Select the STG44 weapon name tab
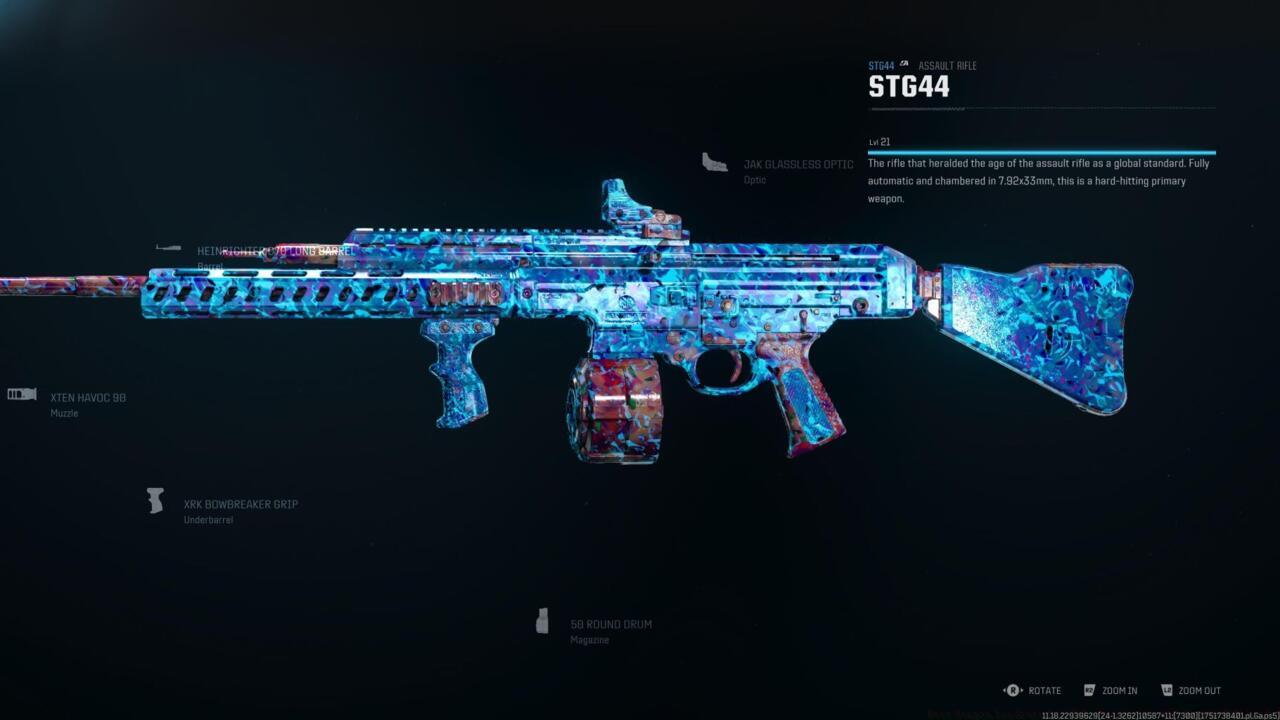This screenshot has height=720, width=1280. pos(909,87)
